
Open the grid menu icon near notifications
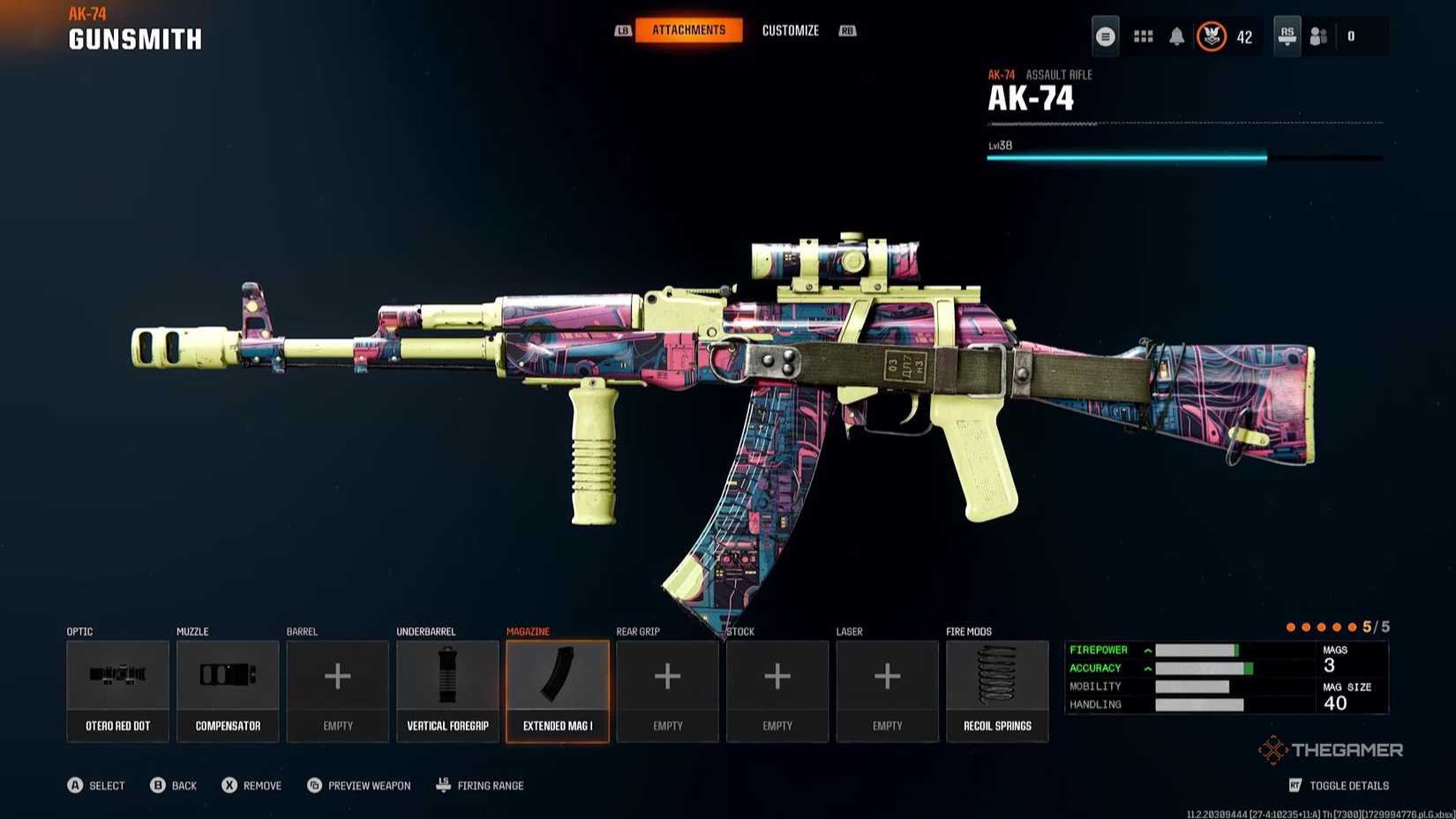1143,36
